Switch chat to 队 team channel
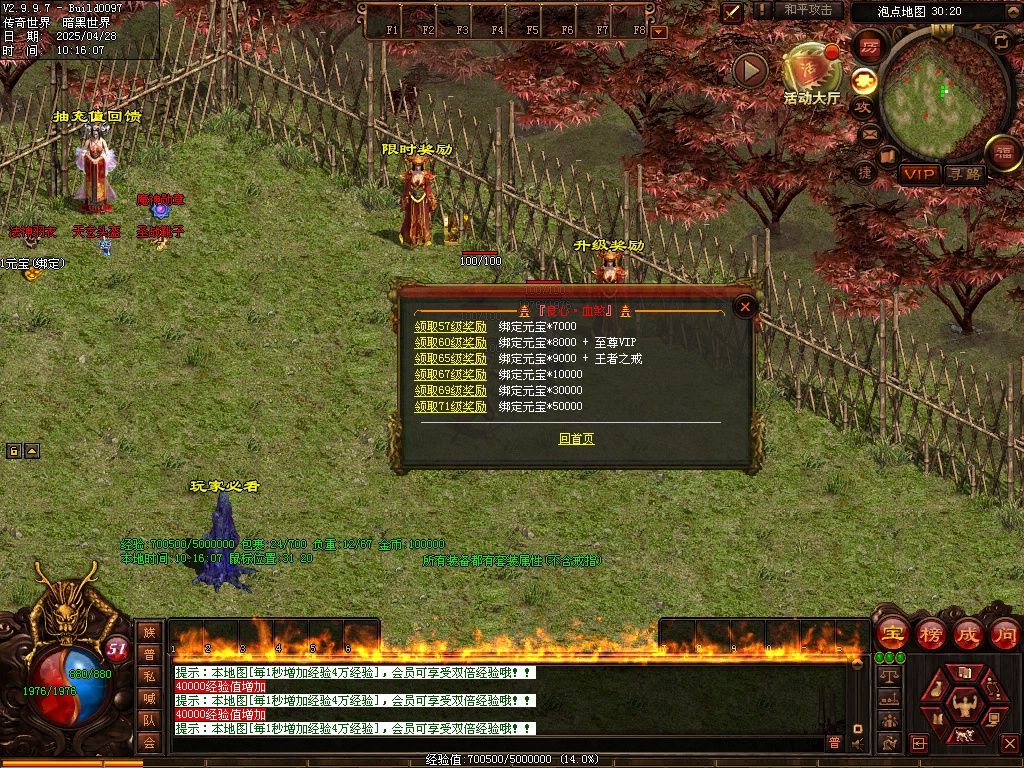The height and width of the screenshot is (768, 1024). [x=149, y=719]
